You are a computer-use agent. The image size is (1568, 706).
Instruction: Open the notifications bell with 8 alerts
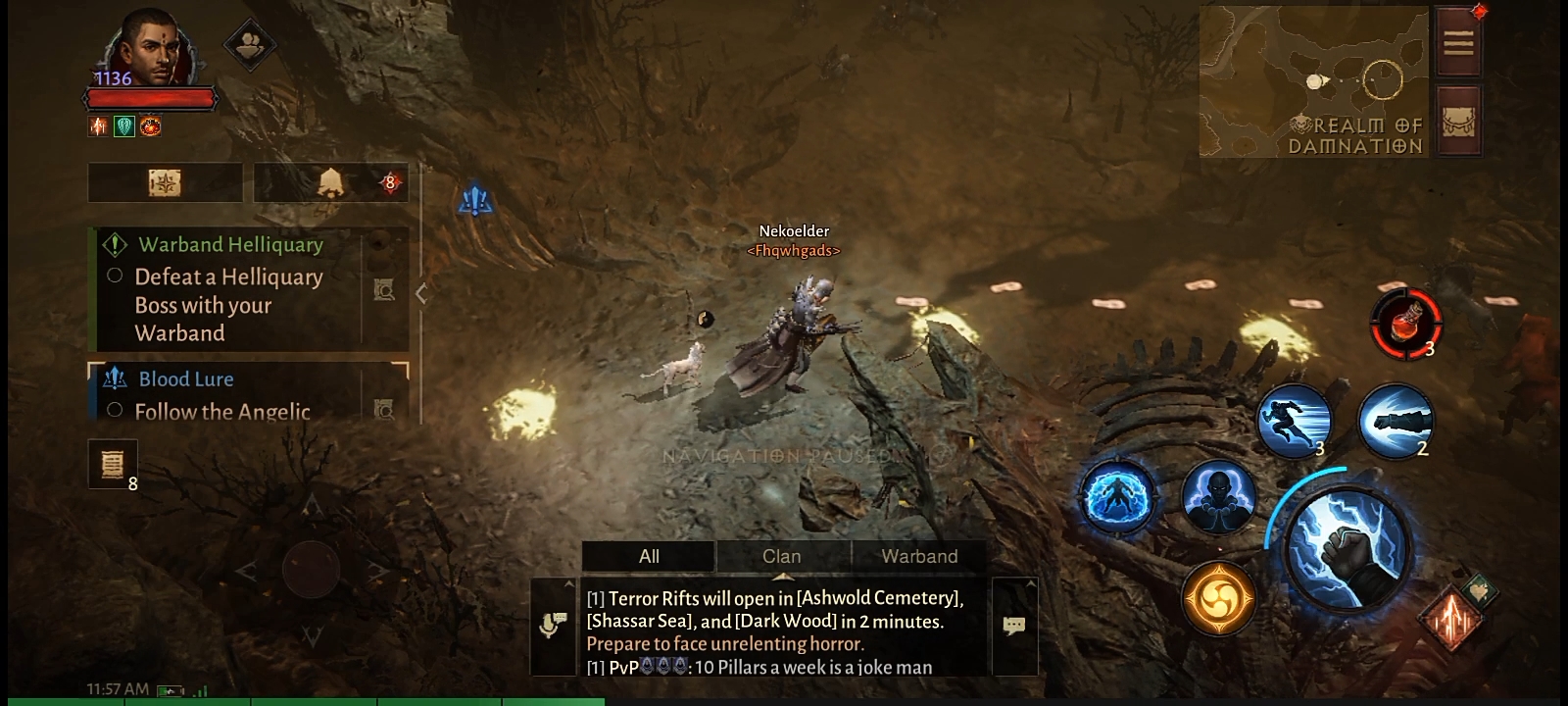click(331, 183)
